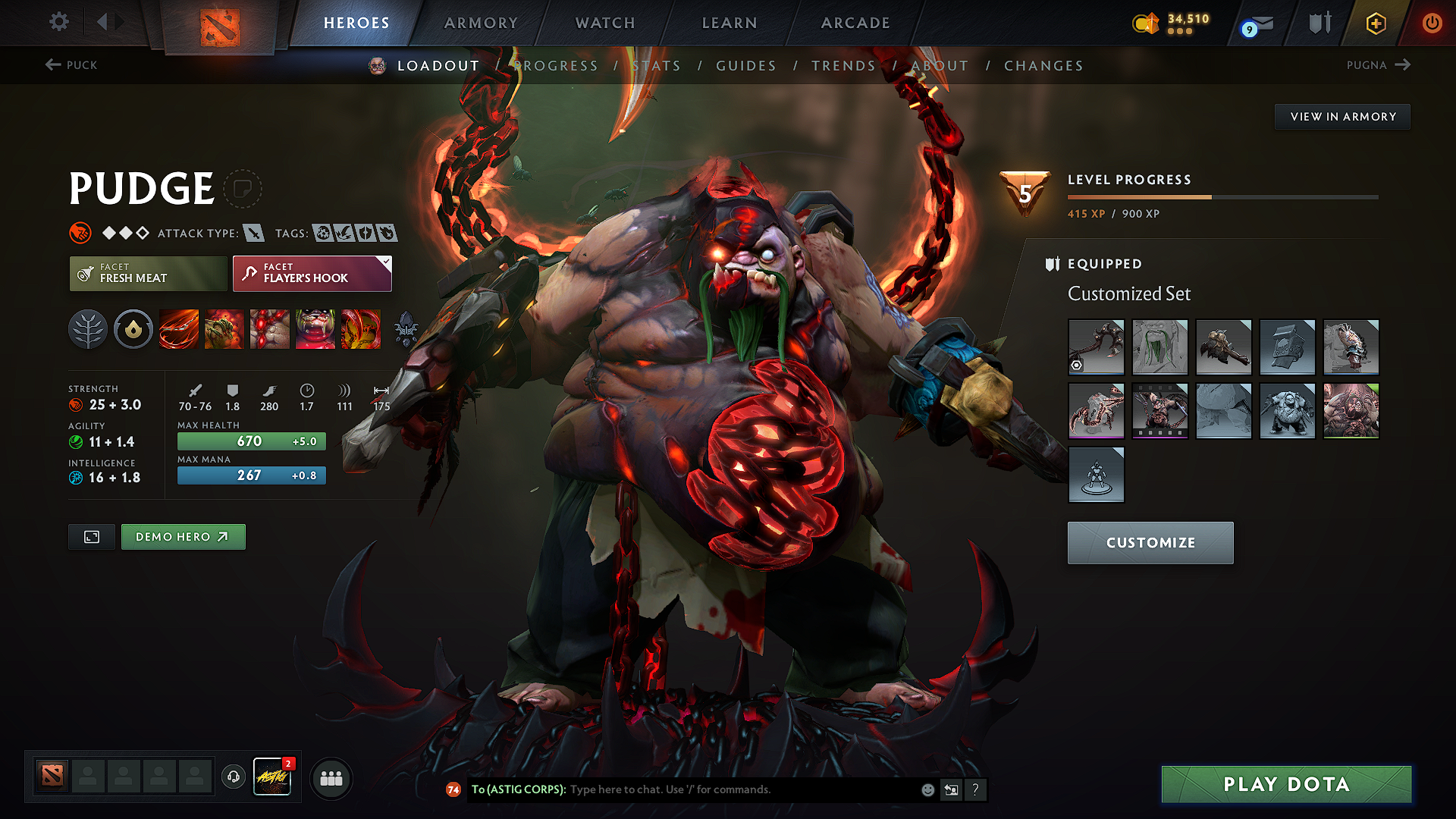Toggle the music player icon near party slots
The height and width of the screenshot is (819, 1456).
[x=233, y=777]
